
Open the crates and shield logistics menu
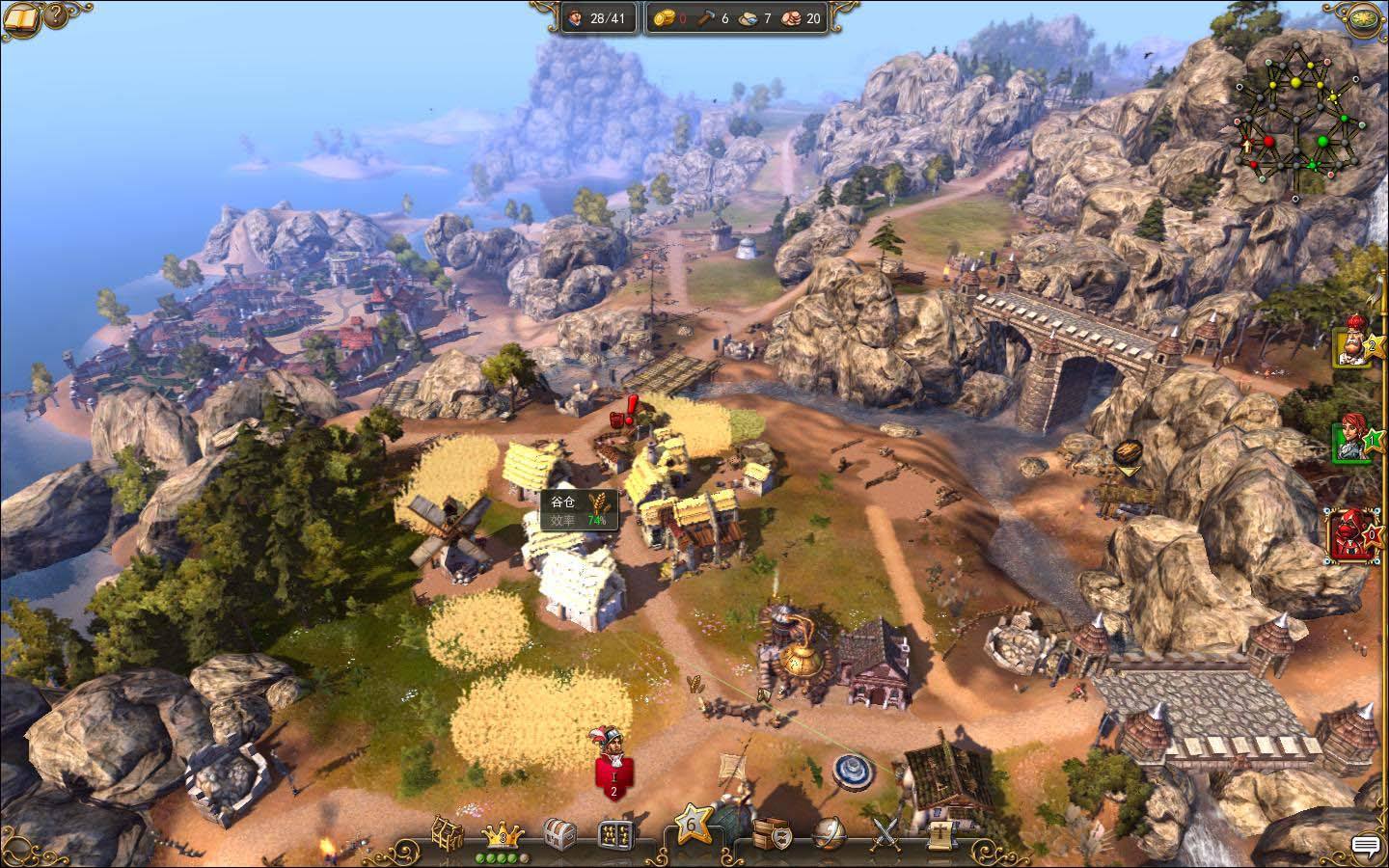point(772,831)
